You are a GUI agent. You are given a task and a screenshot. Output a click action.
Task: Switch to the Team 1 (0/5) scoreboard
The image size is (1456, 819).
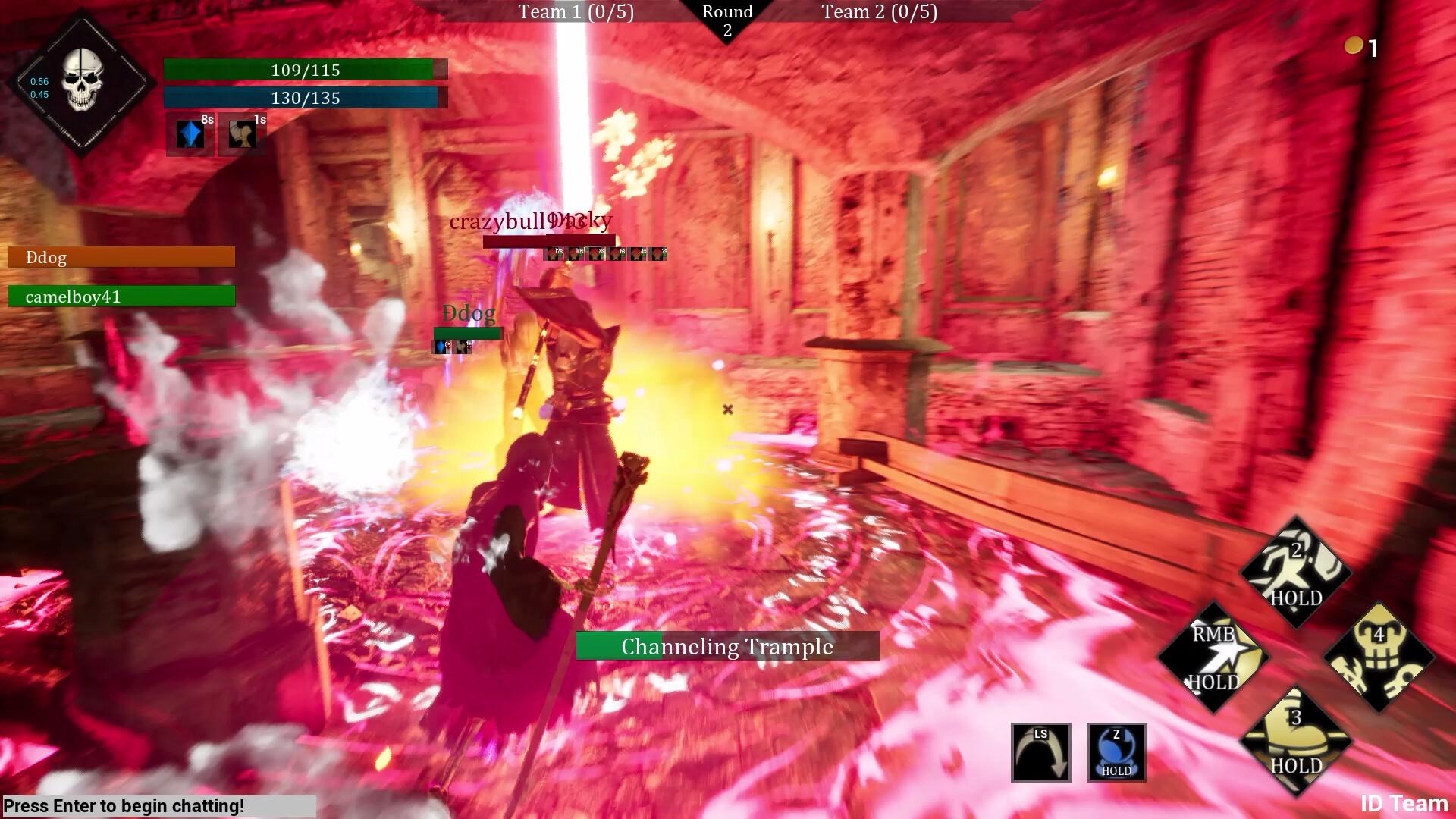coord(576,11)
